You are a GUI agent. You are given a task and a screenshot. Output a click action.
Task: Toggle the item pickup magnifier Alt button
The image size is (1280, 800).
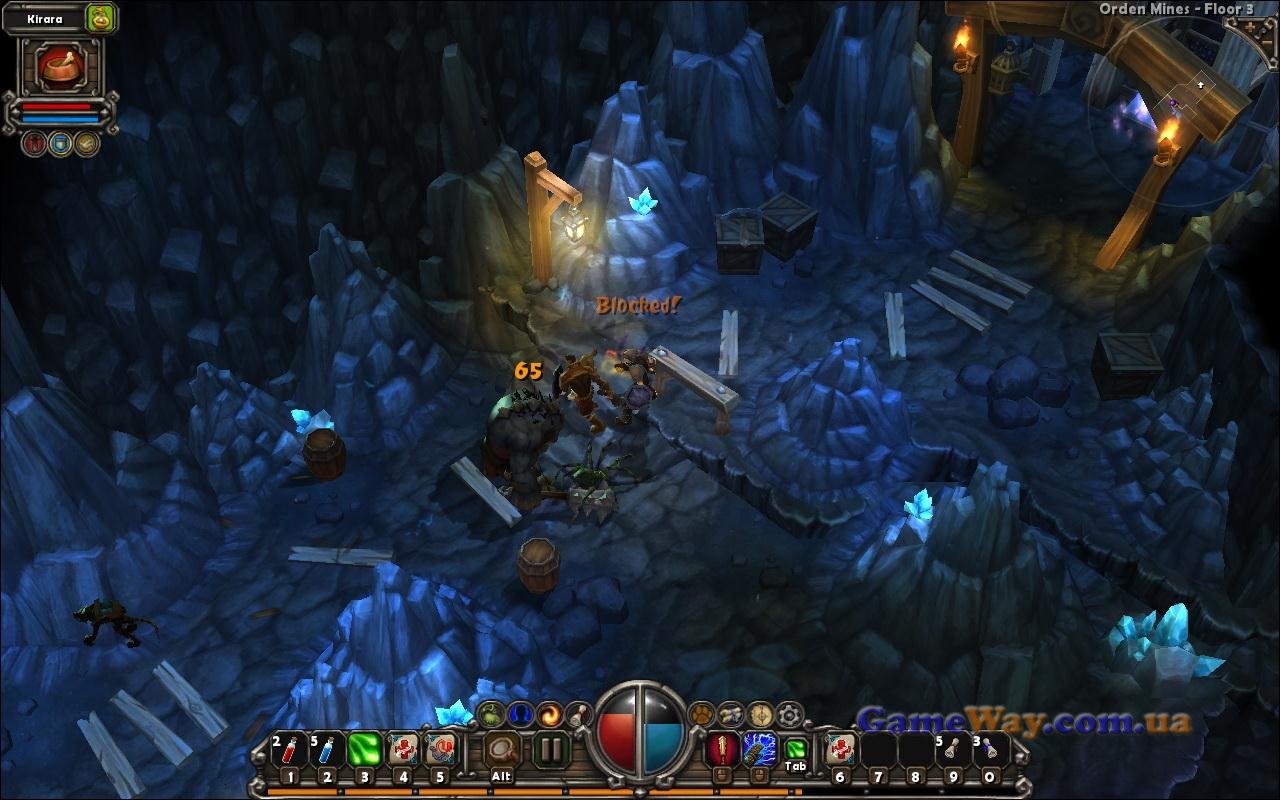point(502,749)
